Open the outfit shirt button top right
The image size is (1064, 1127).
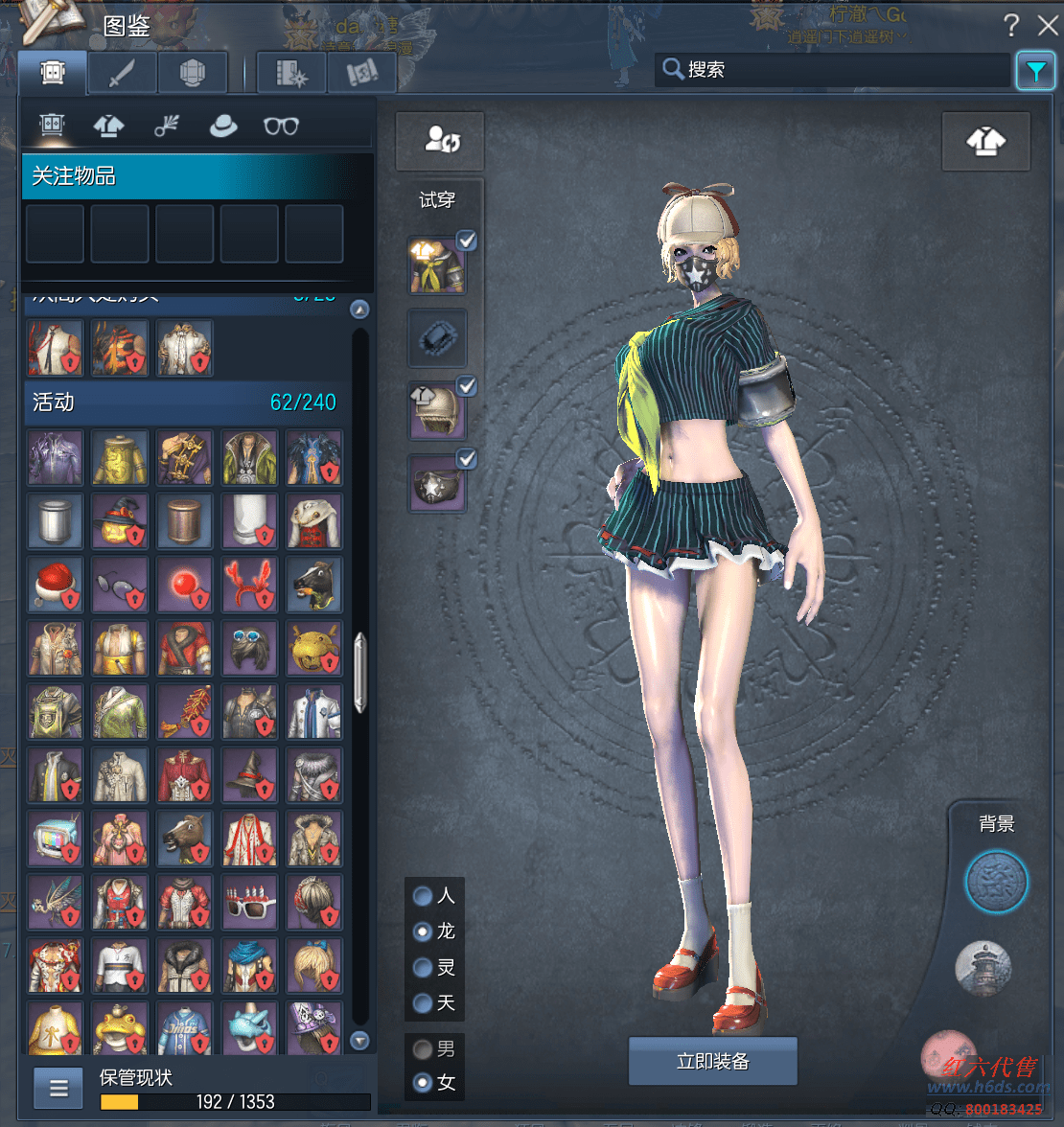[985, 141]
